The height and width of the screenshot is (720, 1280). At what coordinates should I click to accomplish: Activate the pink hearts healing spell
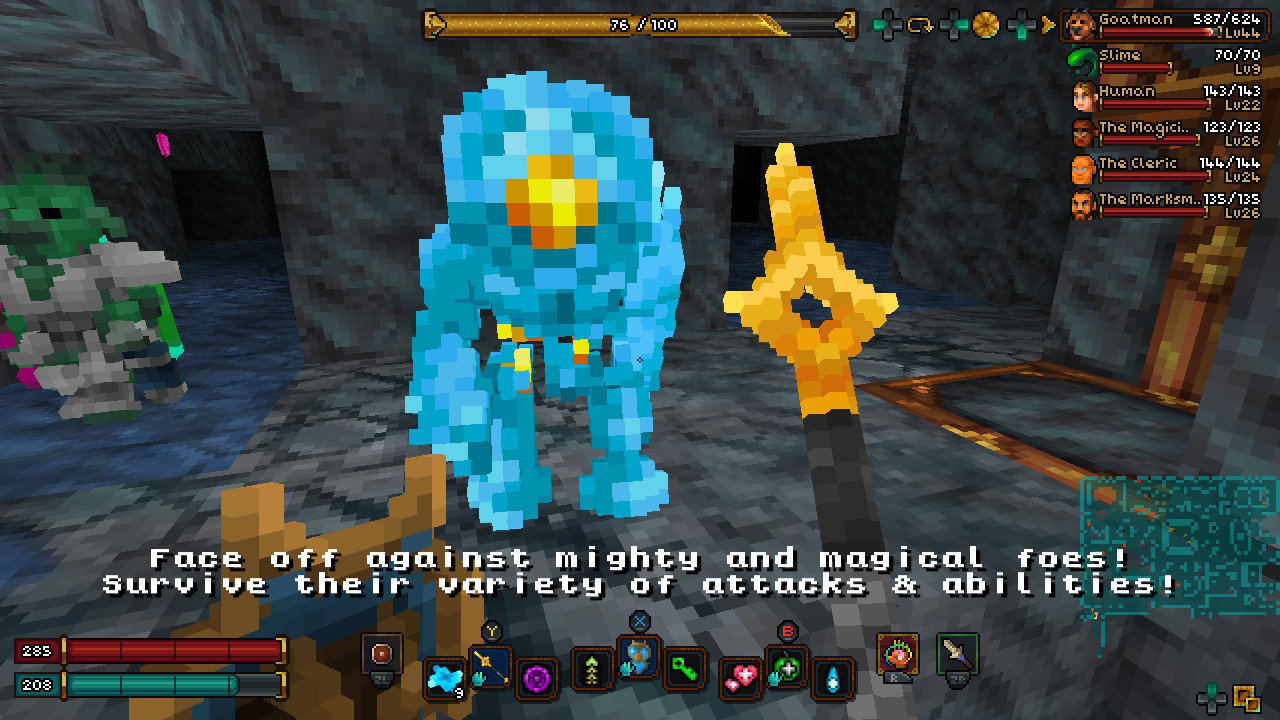[x=741, y=677]
